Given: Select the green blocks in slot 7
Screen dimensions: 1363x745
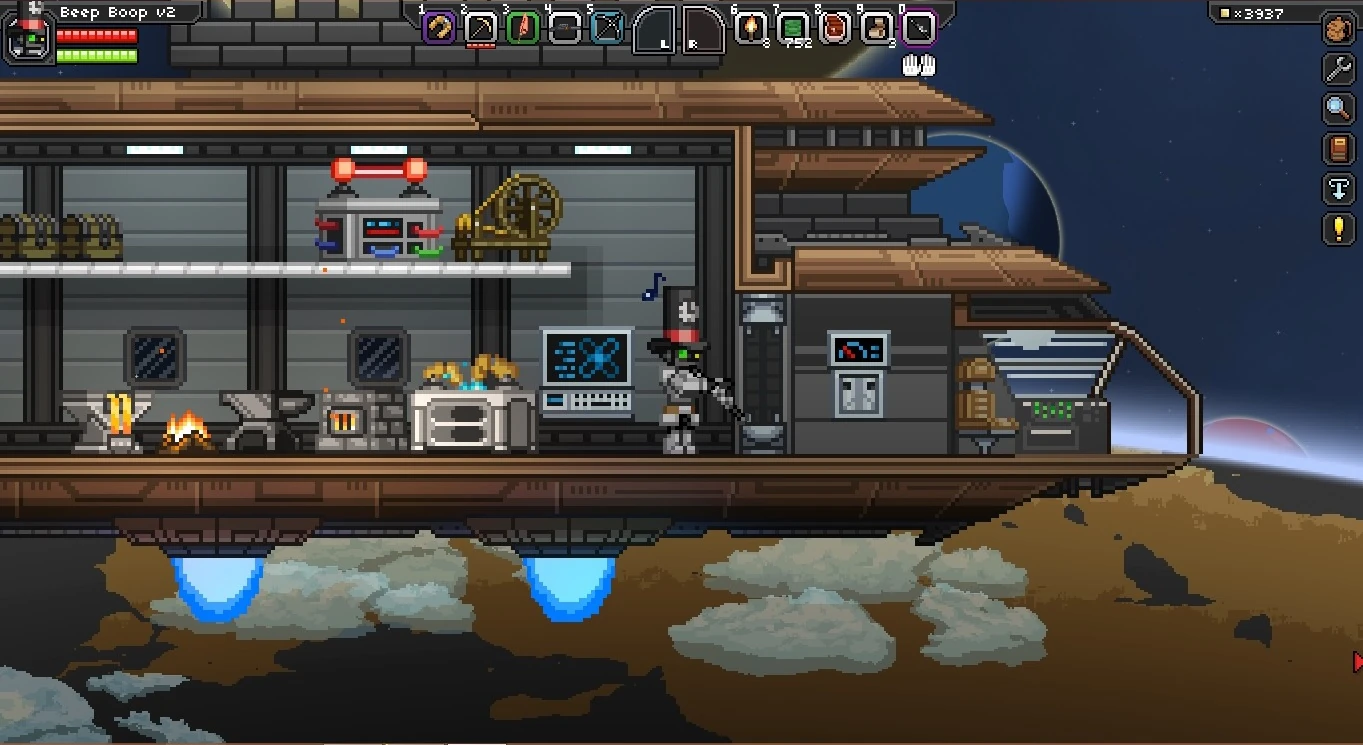Looking at the screenshot, I should (794, 28).
